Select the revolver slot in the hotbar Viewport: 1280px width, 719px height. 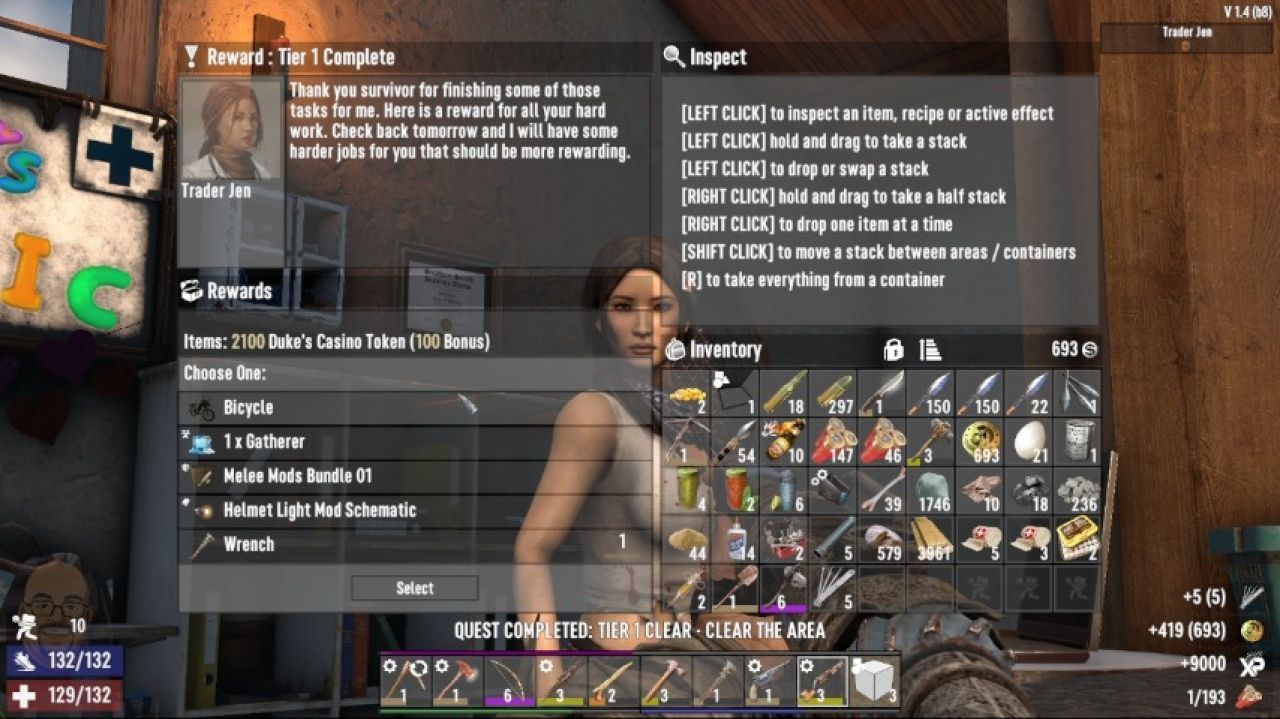coord(770,680)
